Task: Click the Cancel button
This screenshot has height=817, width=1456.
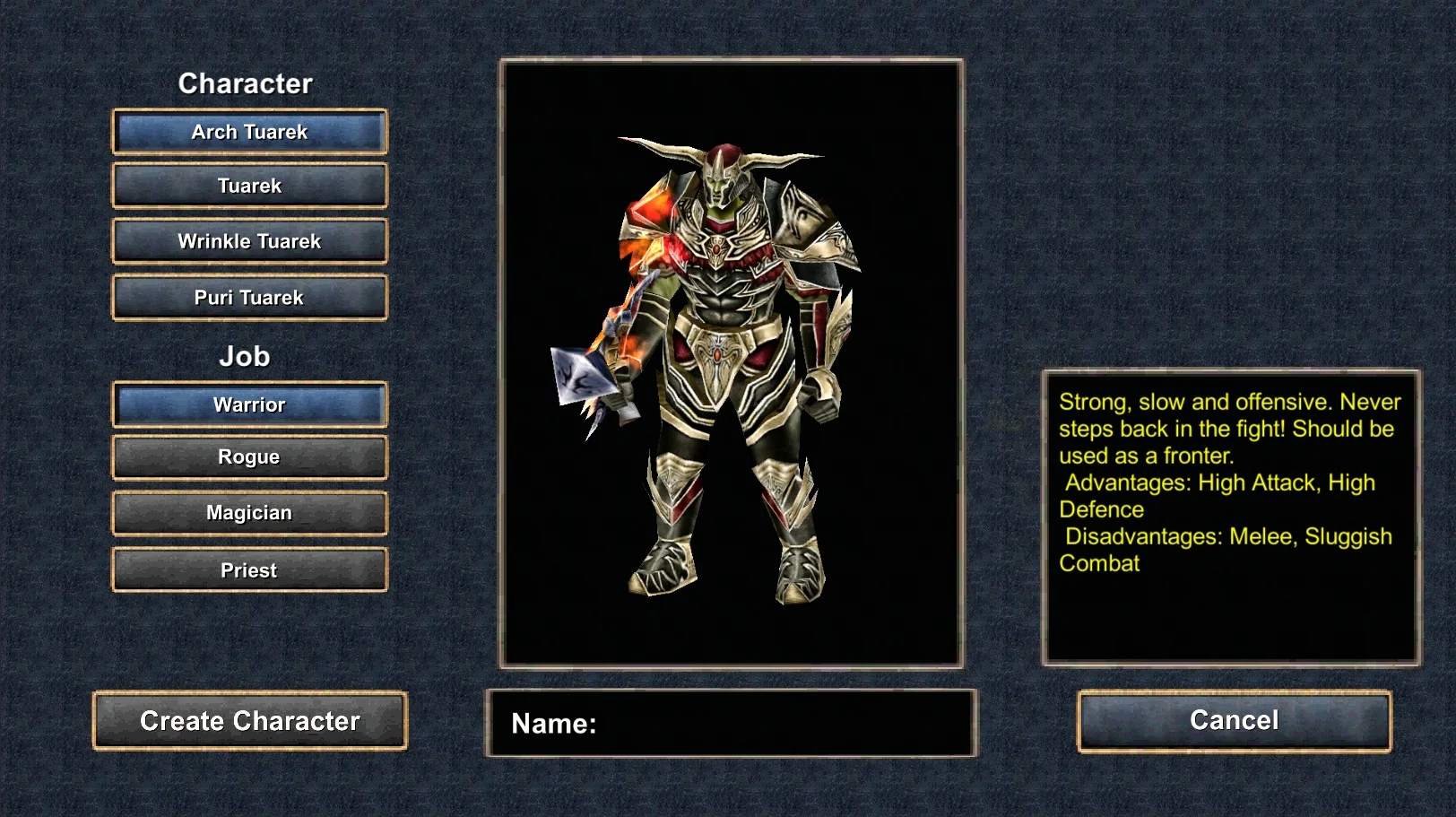Action: pos(1233,720)
